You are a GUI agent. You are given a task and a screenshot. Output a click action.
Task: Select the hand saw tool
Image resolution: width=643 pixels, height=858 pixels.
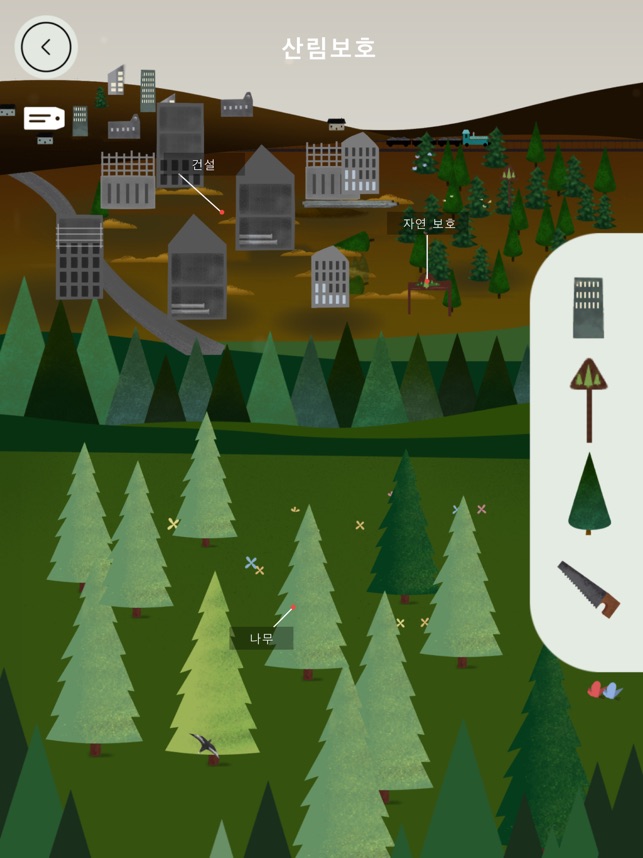point(588,589)
